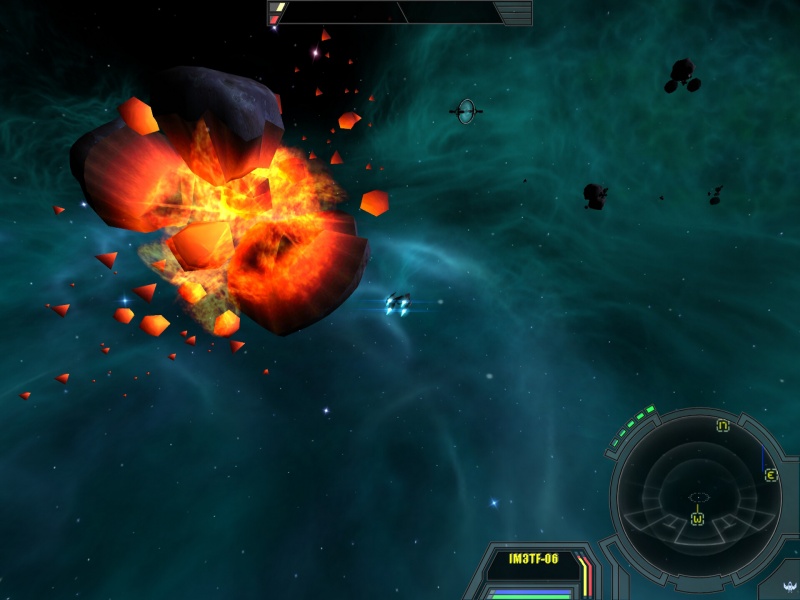Click the yellow indicator on the top bar
Viewport: 800px width, 600px height.
(279, 7)
